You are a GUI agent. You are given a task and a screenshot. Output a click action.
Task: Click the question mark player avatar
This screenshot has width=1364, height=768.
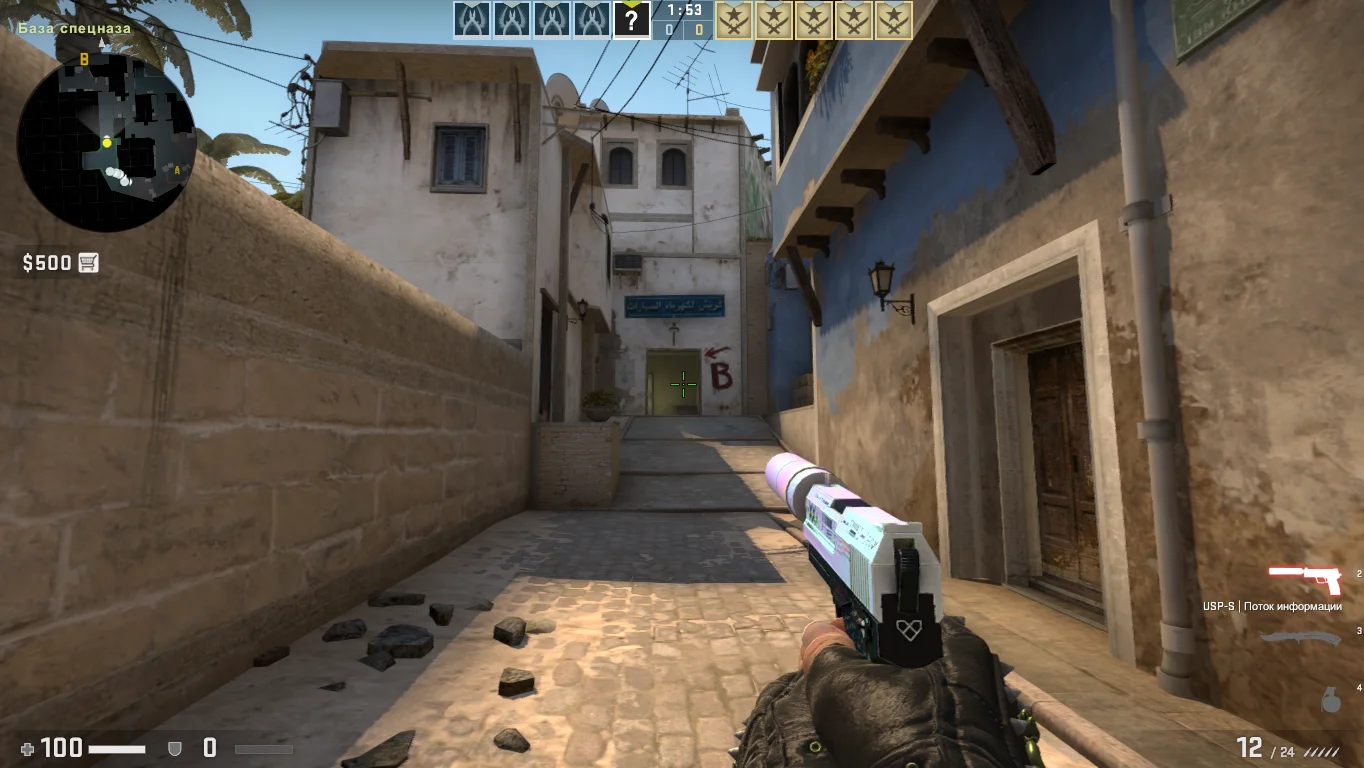(x=631, y=20)
